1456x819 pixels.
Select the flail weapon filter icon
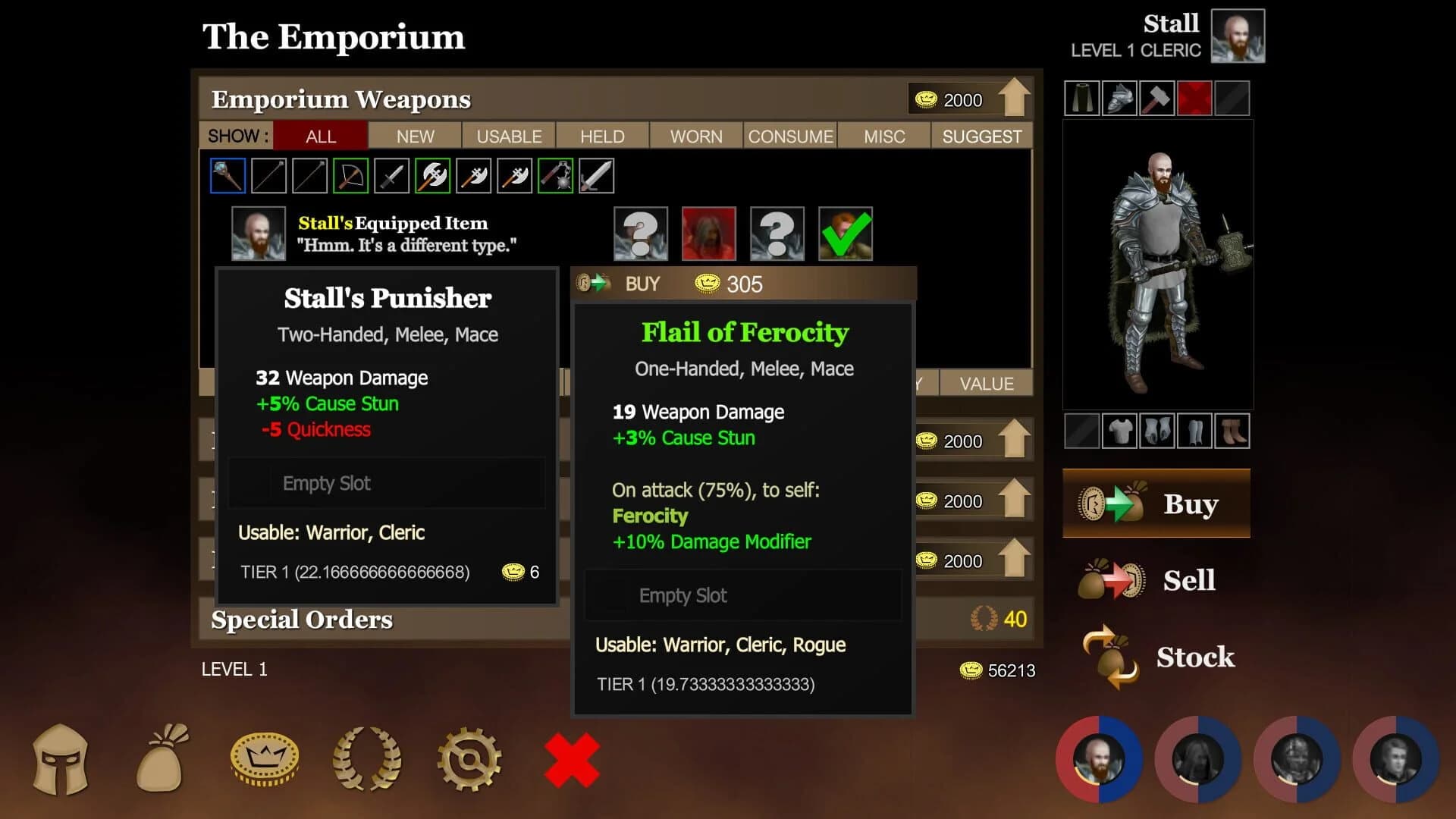[x=556, y=174]
